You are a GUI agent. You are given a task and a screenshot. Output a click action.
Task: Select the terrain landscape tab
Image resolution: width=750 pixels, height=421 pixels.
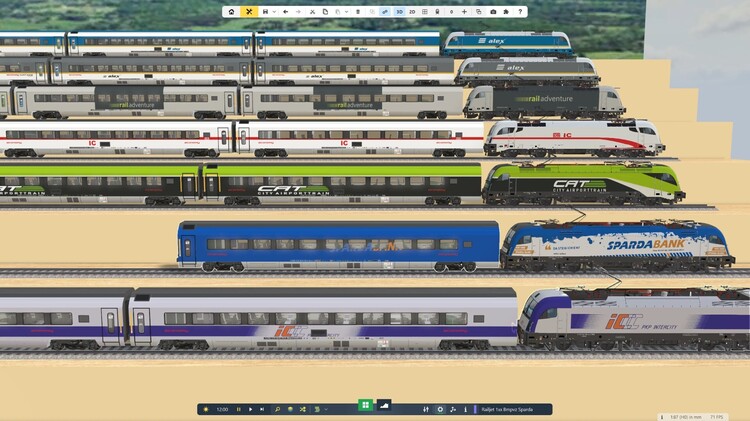(x=383, y=405)
